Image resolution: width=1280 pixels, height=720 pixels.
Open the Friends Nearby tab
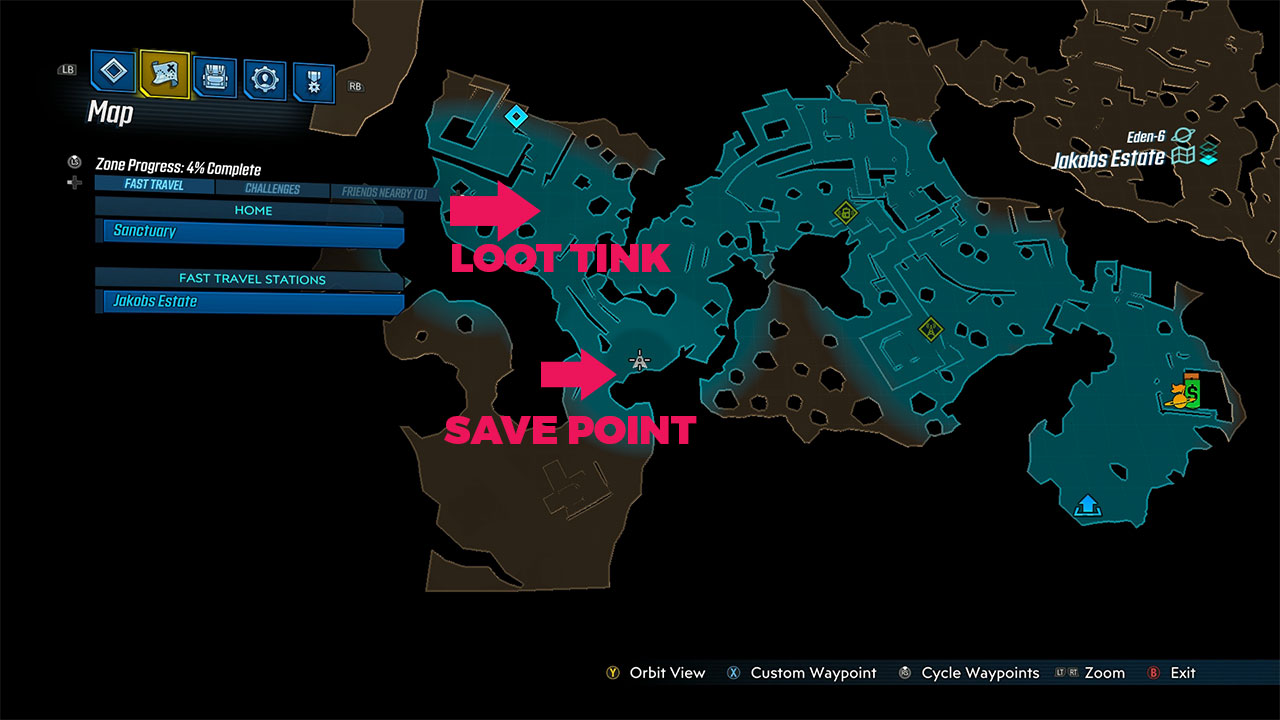pyautogui.click(x=385, y=190)
